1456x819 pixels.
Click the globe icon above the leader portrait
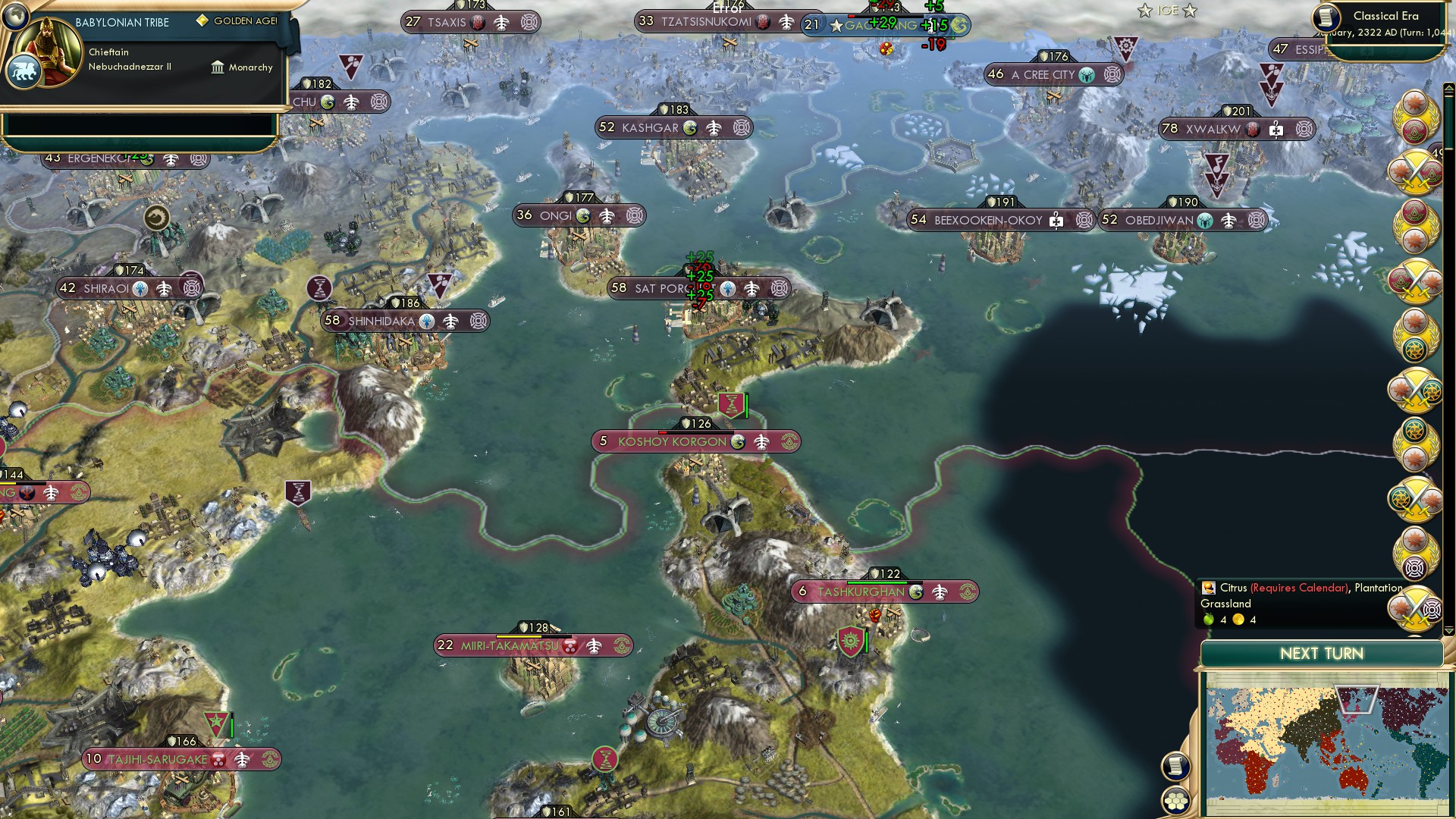(x=14, y=15)
